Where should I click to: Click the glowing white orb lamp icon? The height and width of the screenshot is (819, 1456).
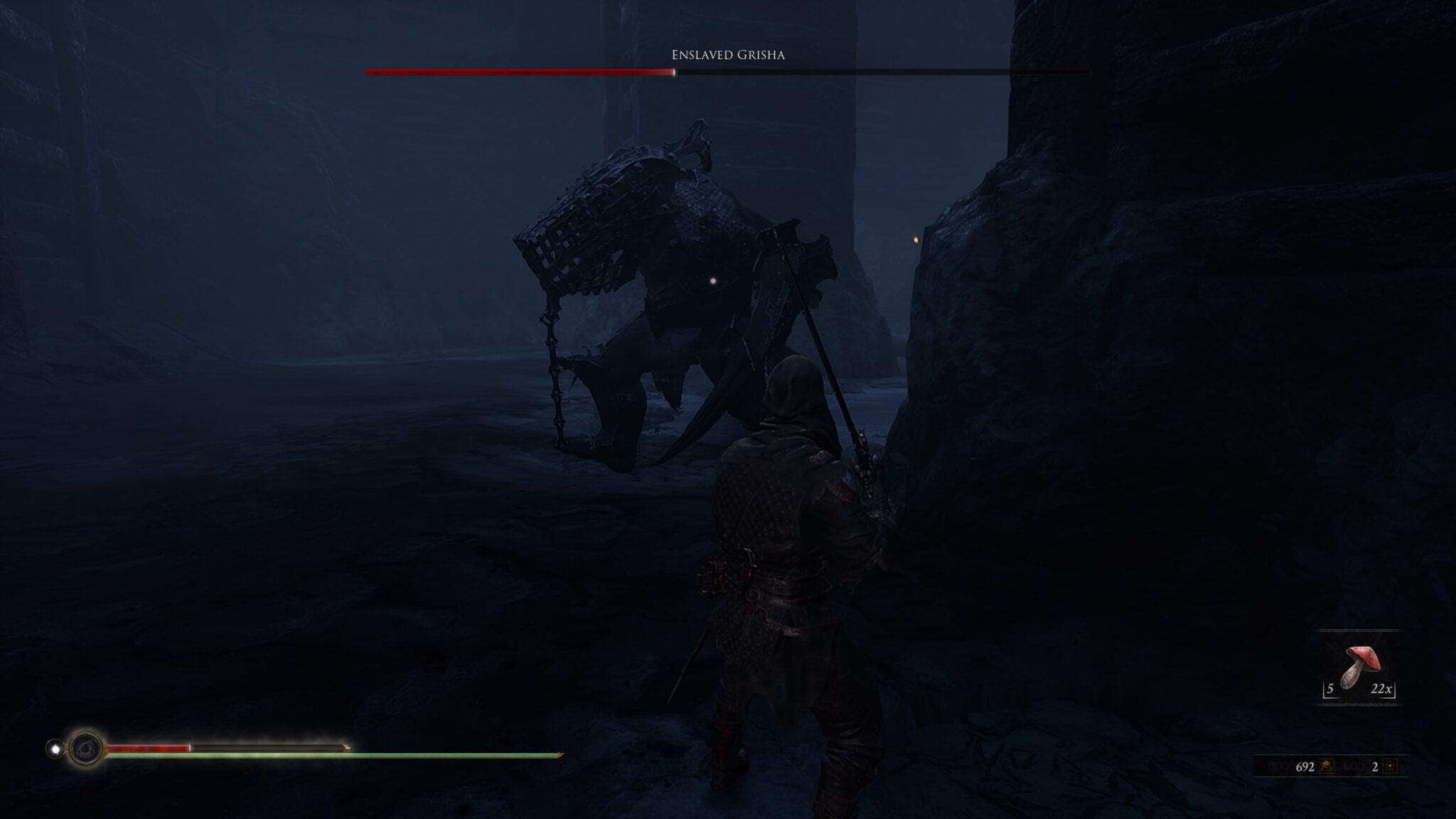click(55, 749)
